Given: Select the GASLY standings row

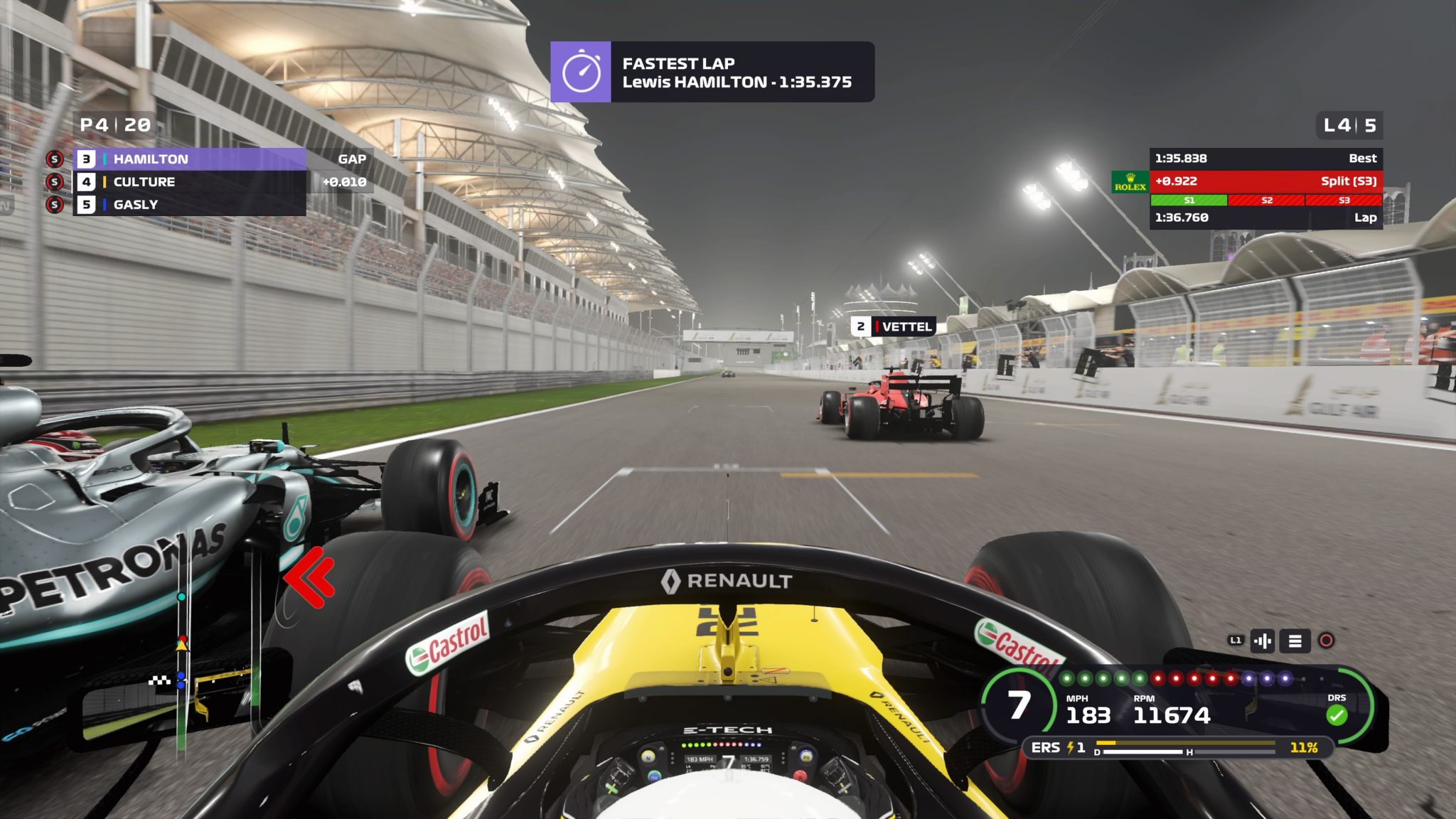Looking at the screenshot, I should tap(191, 205).
